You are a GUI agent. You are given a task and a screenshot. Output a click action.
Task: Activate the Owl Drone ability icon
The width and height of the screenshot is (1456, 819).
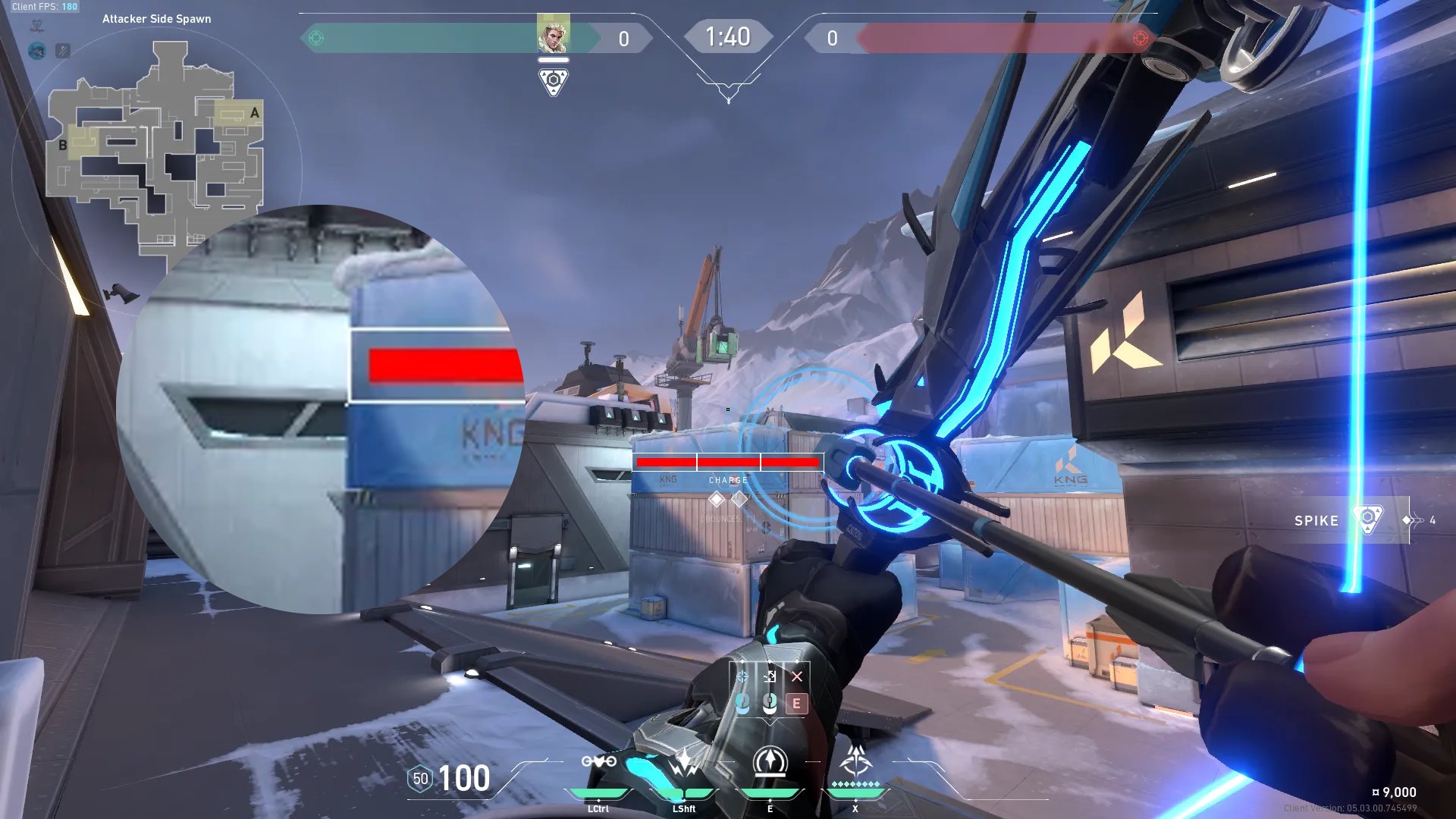598,762
